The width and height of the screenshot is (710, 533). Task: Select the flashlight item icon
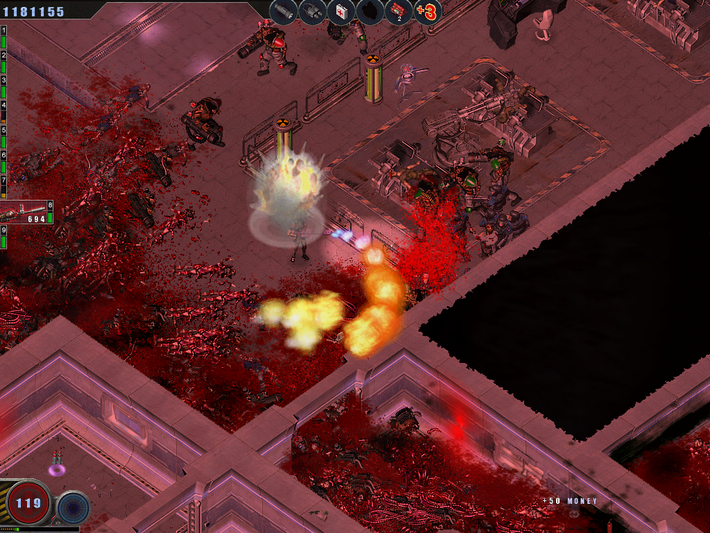[283, 11]
